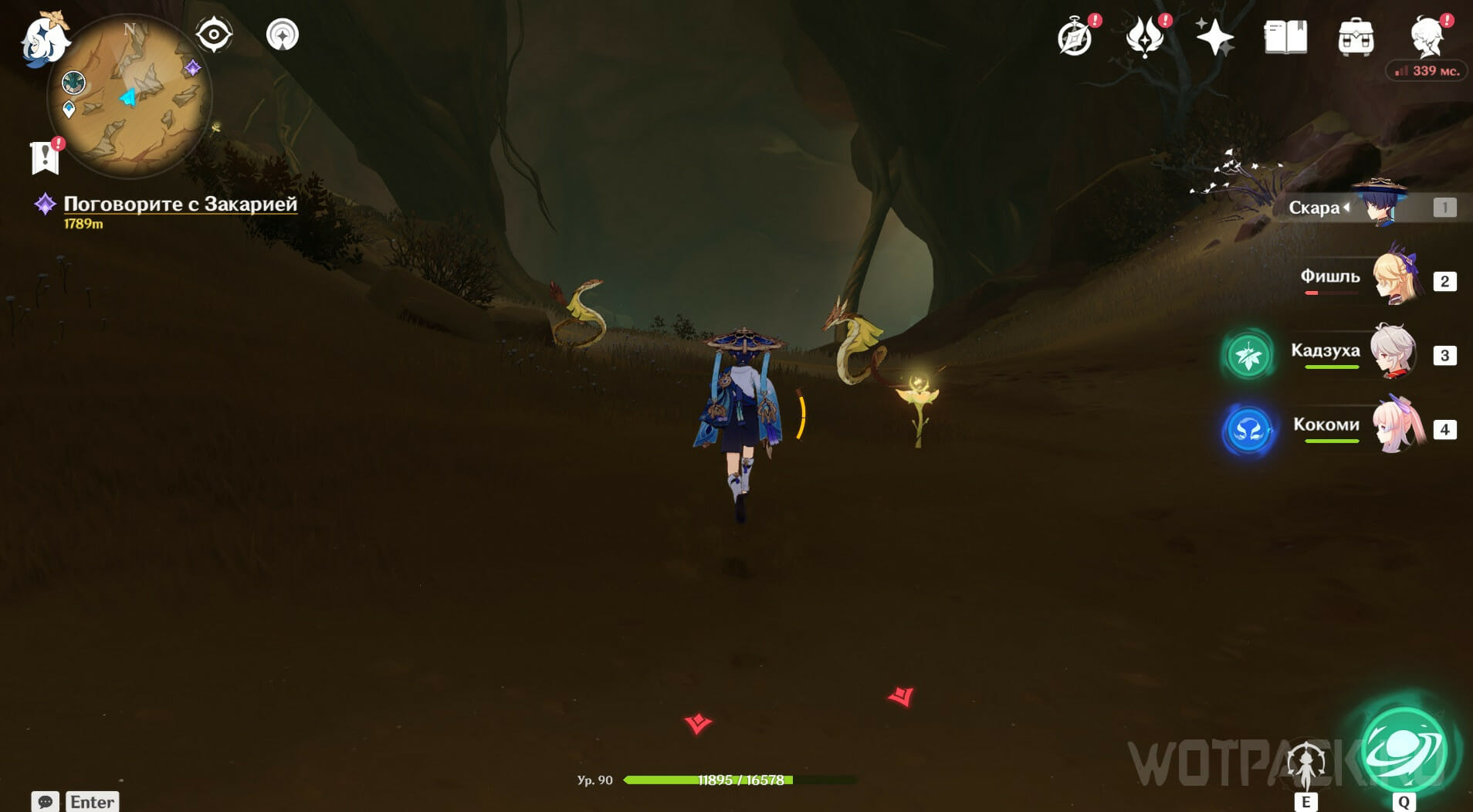Activate the green elemental burst ability
This screenshot has width=1473, height=812.
pos(1404,750)
